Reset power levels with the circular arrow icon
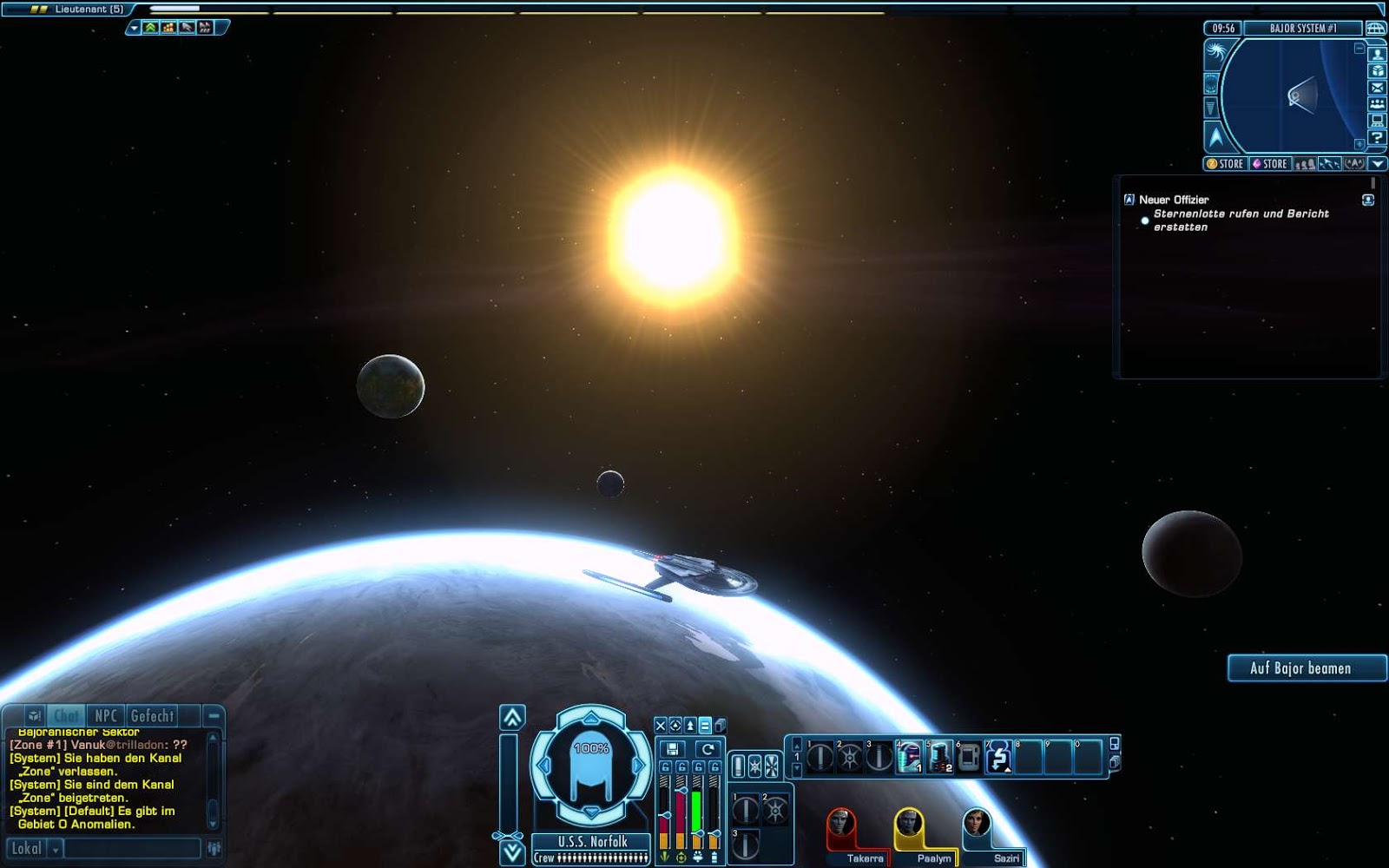The width and height of the screenshot is (1389, 868). (708, 748)
